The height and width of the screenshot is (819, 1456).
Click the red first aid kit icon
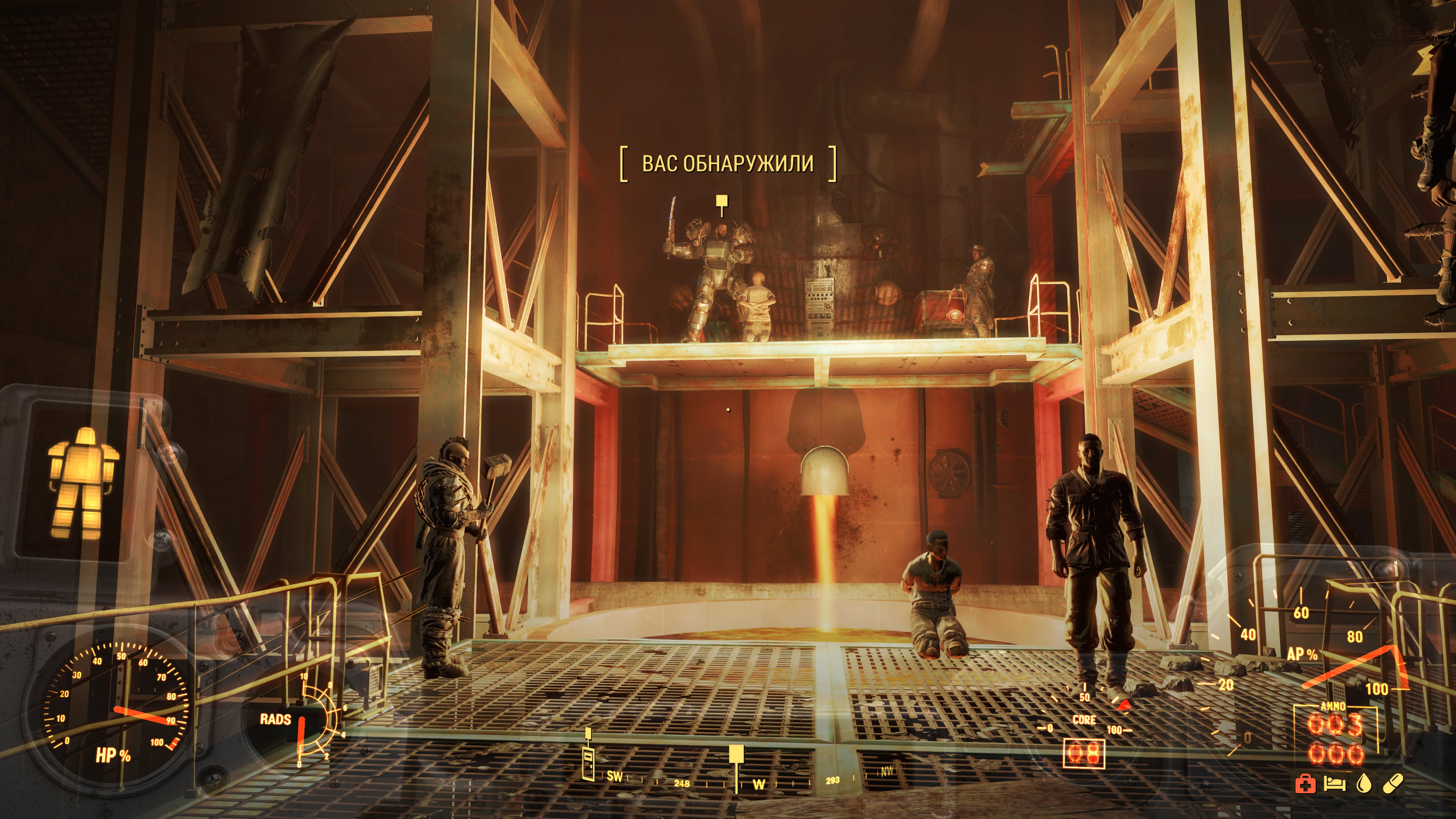1305,784
